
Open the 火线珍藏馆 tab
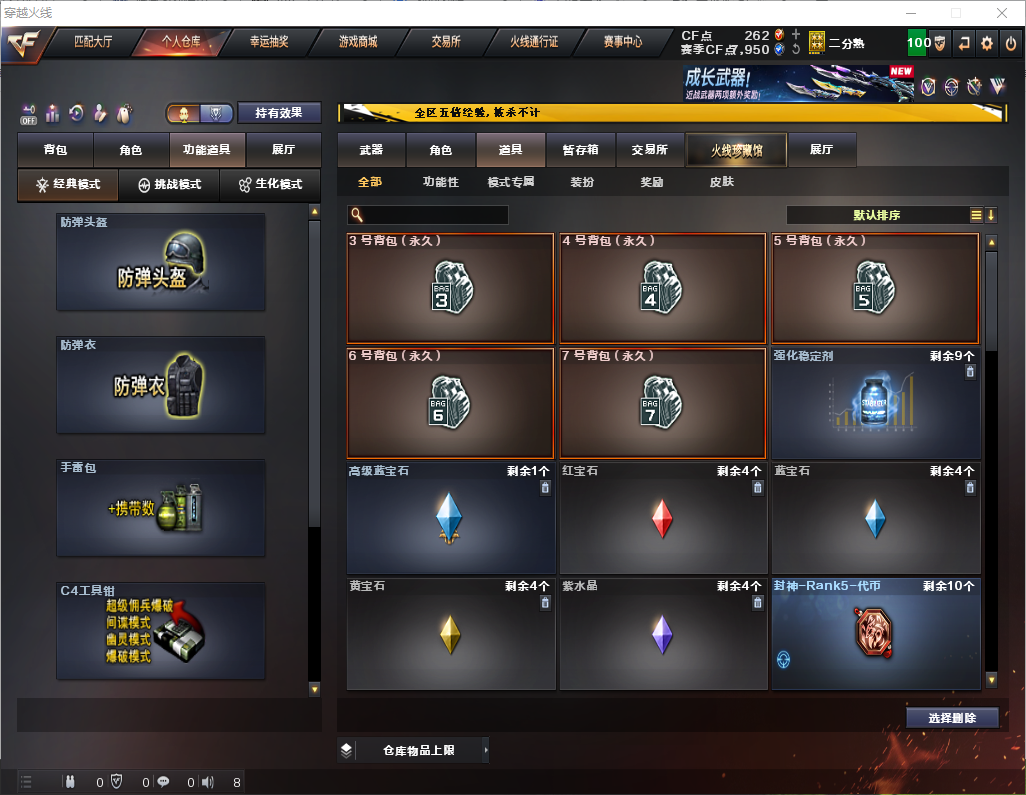pos(736,150)
